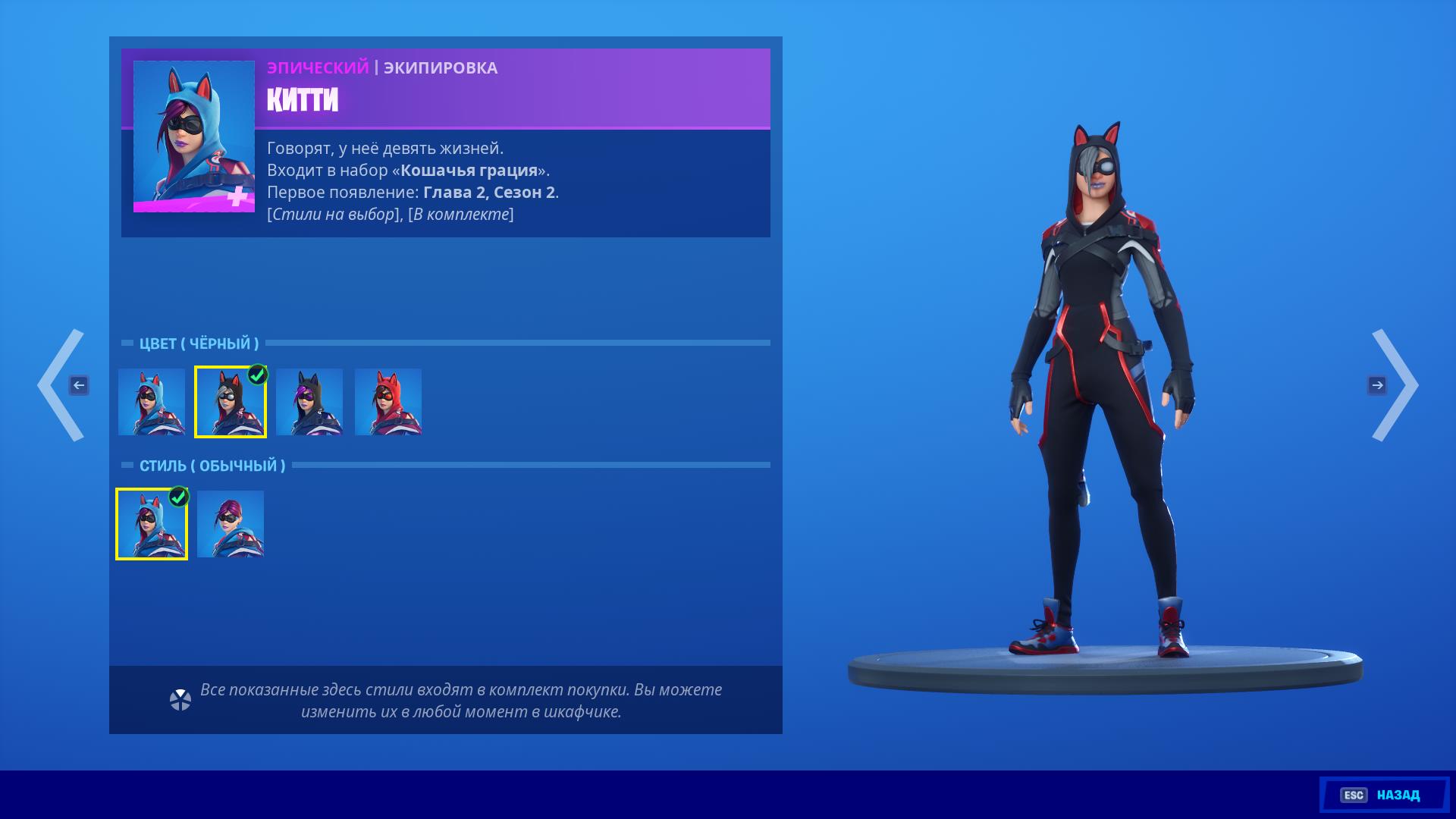Select the red hood color variant
This screenshot has height=819, width=1456.
tap(388, 402)
